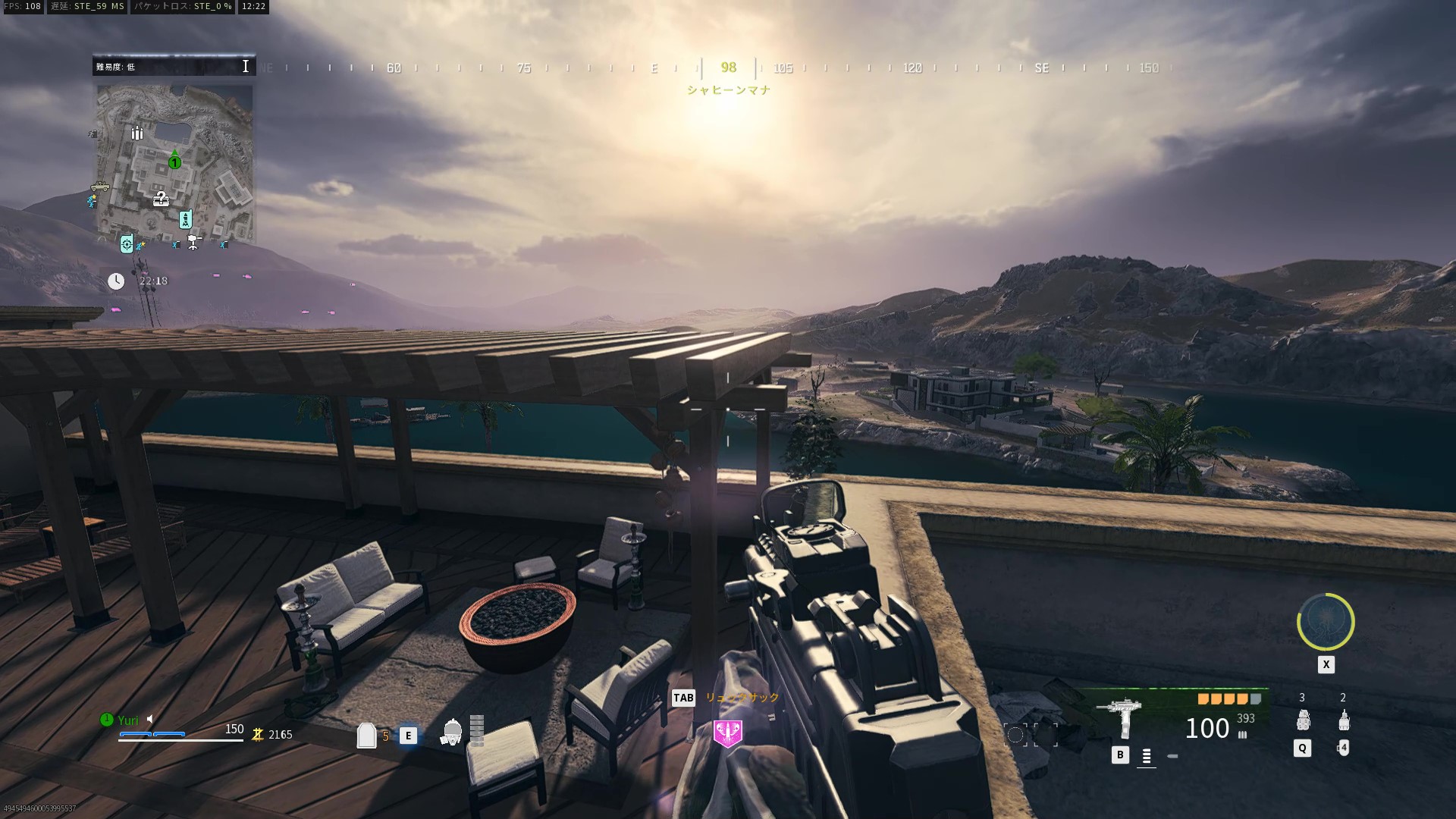Select the gas mask icon

(451, 733)
